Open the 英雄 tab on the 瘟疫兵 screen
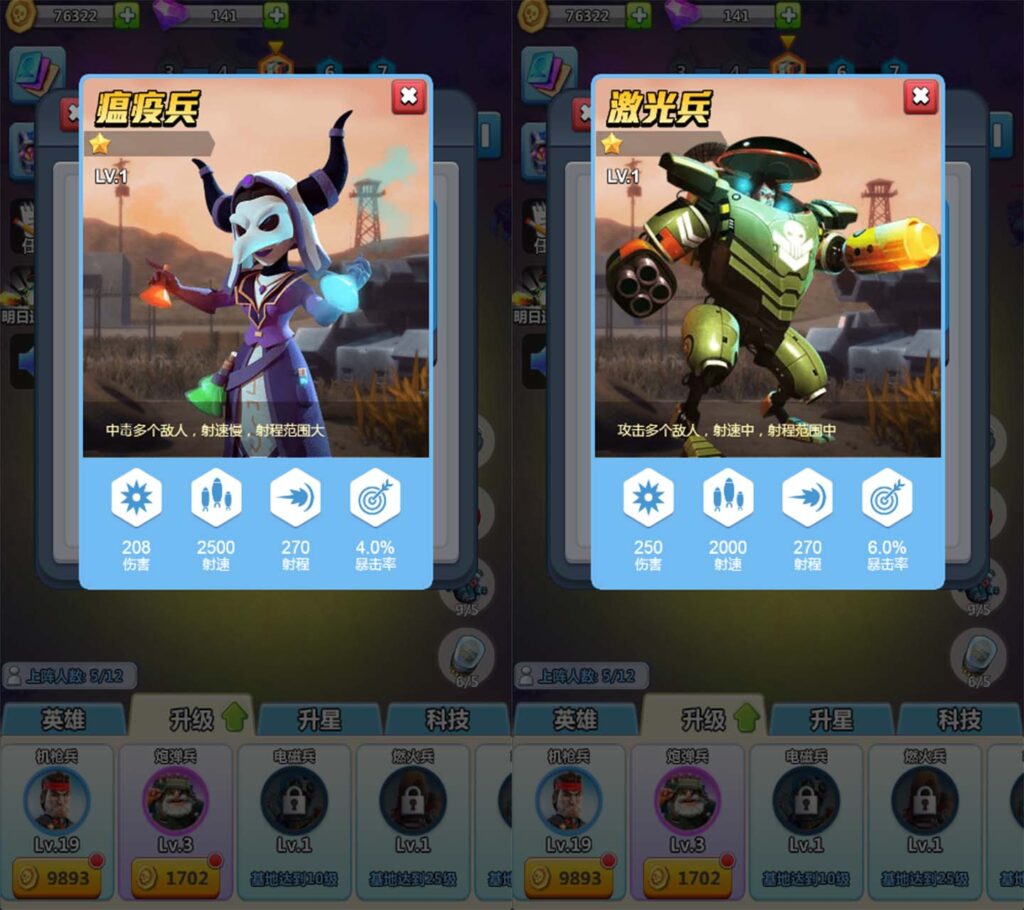Viewport: 1024px width, 910px height. pos(63,719)
